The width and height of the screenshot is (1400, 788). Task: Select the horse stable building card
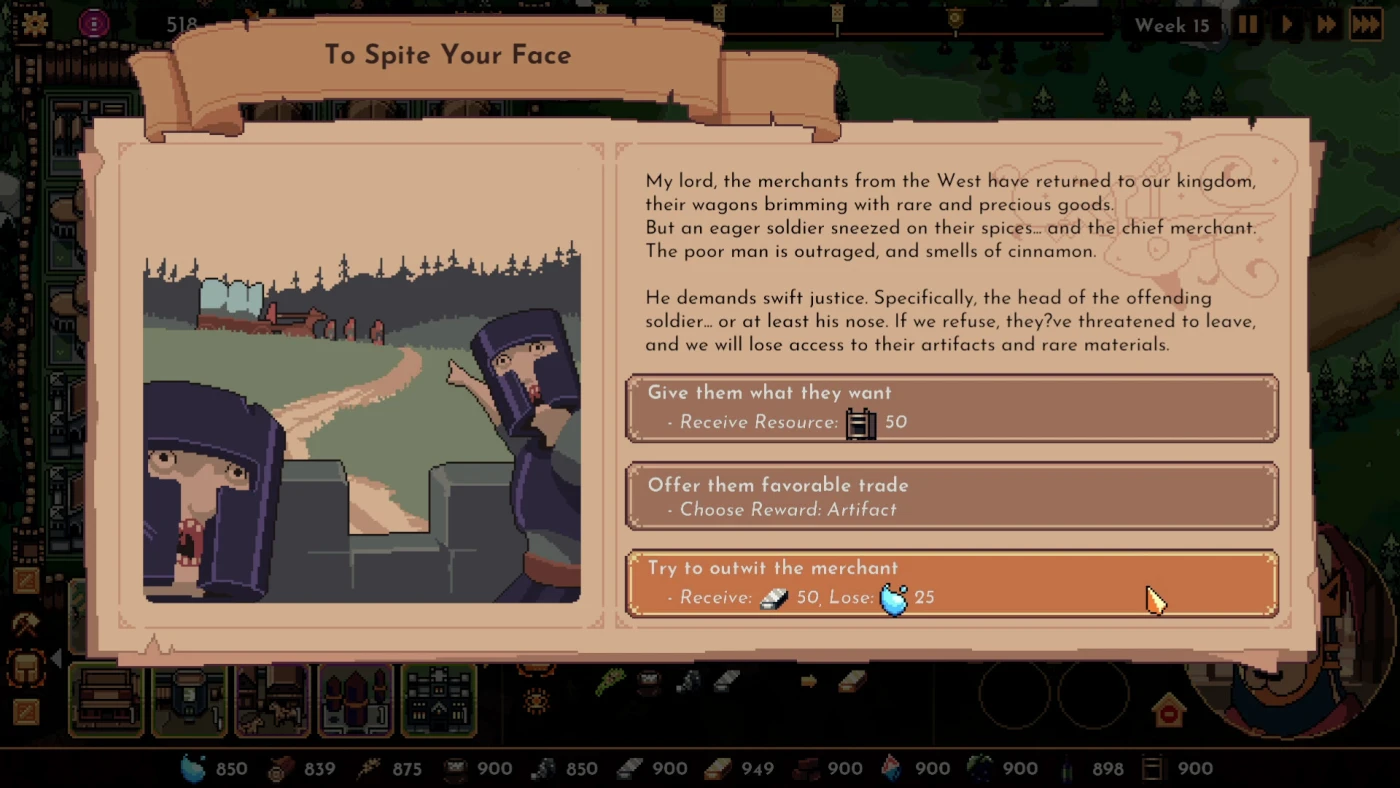(x=272, y=699)
